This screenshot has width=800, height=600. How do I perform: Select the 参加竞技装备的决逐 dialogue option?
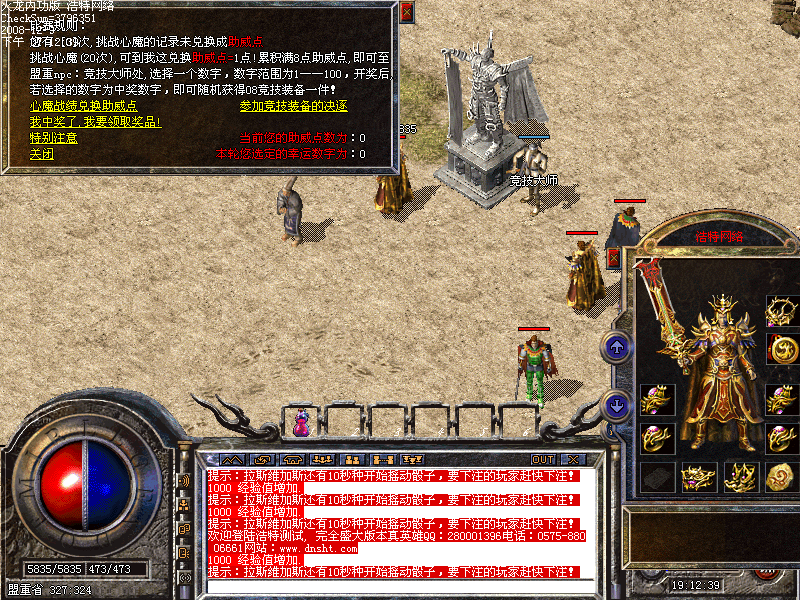pos(294,106)
